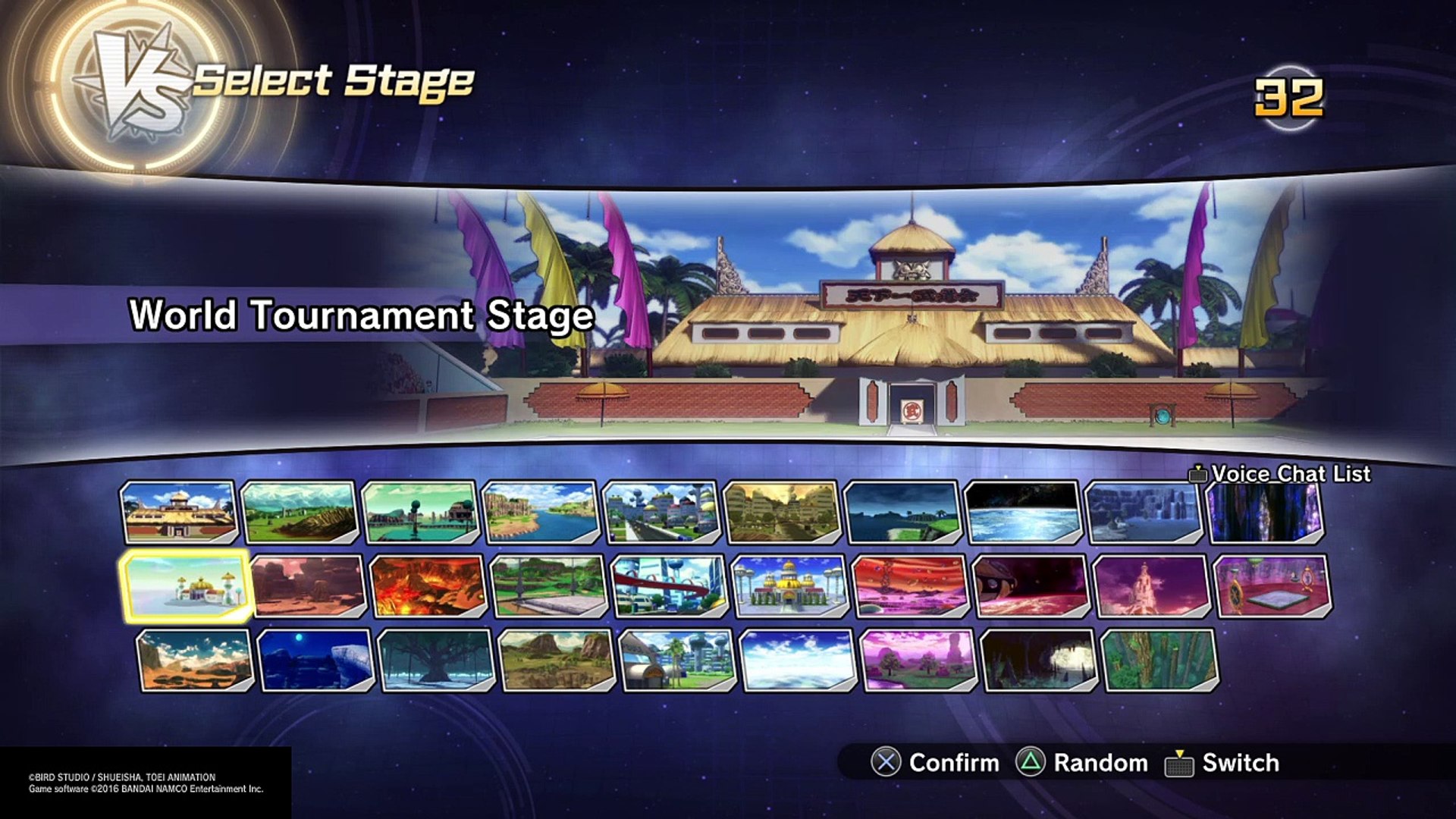This screenshot has height=819, width=1456.
Task: Select the river and cliffs stage thumbnail
Action: [540, 513]
